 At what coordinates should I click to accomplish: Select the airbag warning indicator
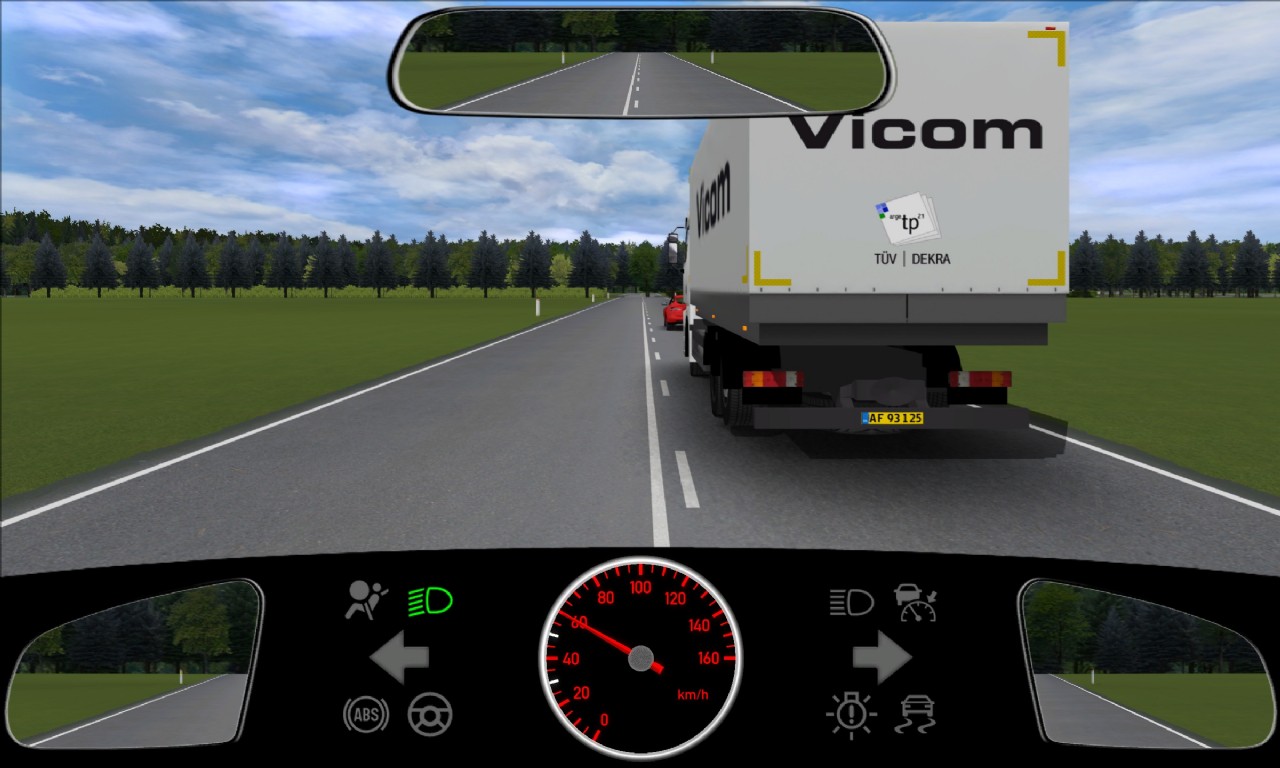coord(367,600)
